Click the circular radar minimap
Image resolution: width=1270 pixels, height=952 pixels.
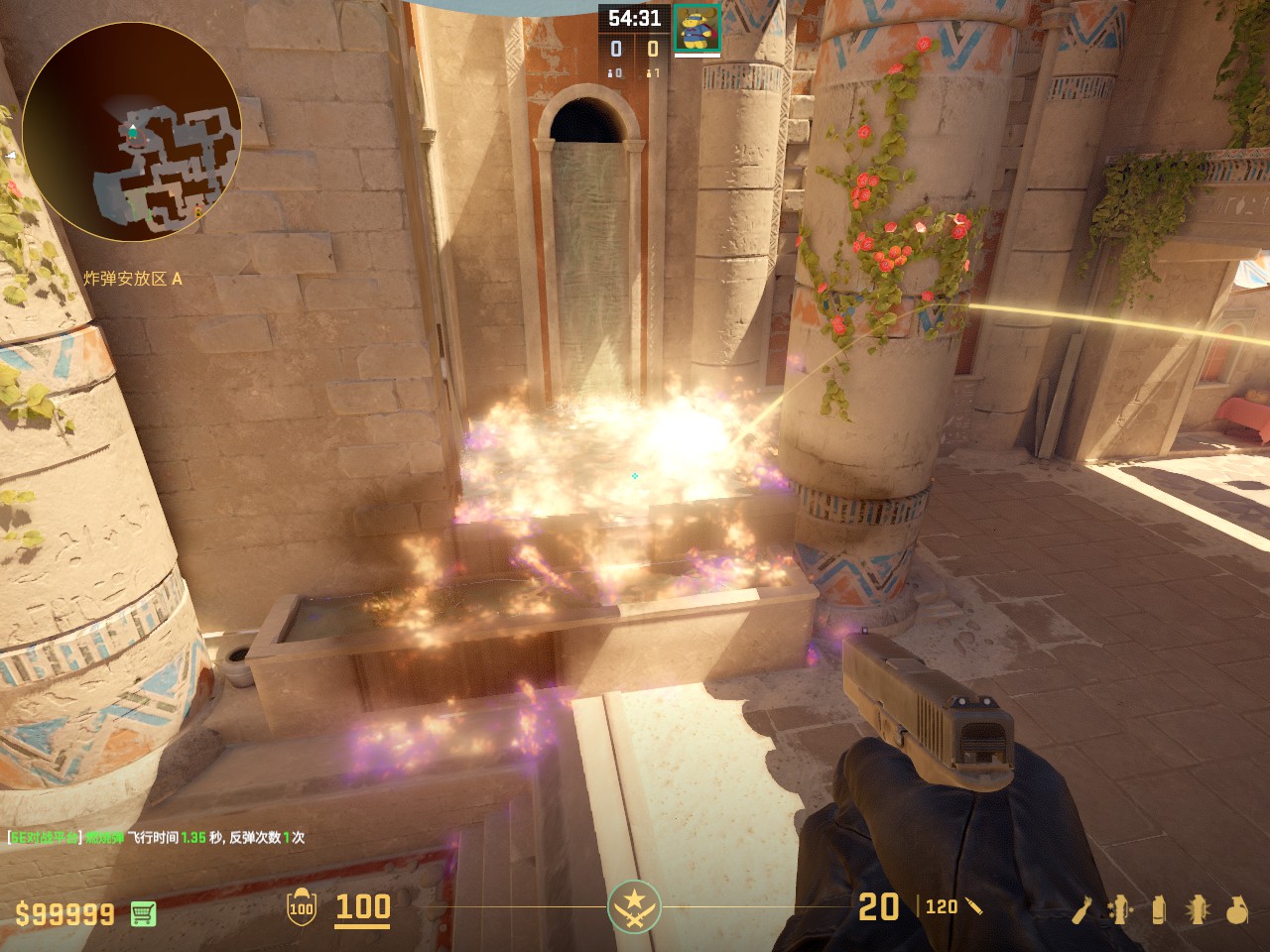(132, 132)
